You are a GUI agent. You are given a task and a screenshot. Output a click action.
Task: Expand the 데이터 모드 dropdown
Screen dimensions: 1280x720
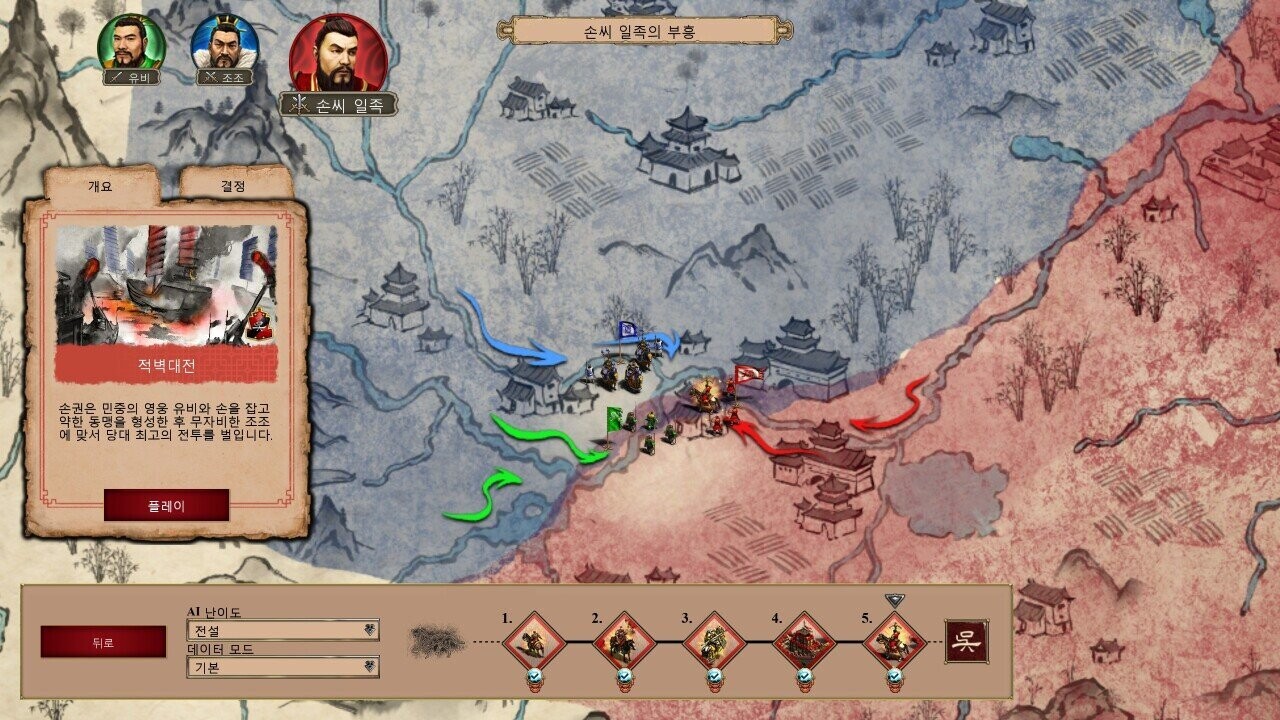pyautogui.click(x=283, y=666)
